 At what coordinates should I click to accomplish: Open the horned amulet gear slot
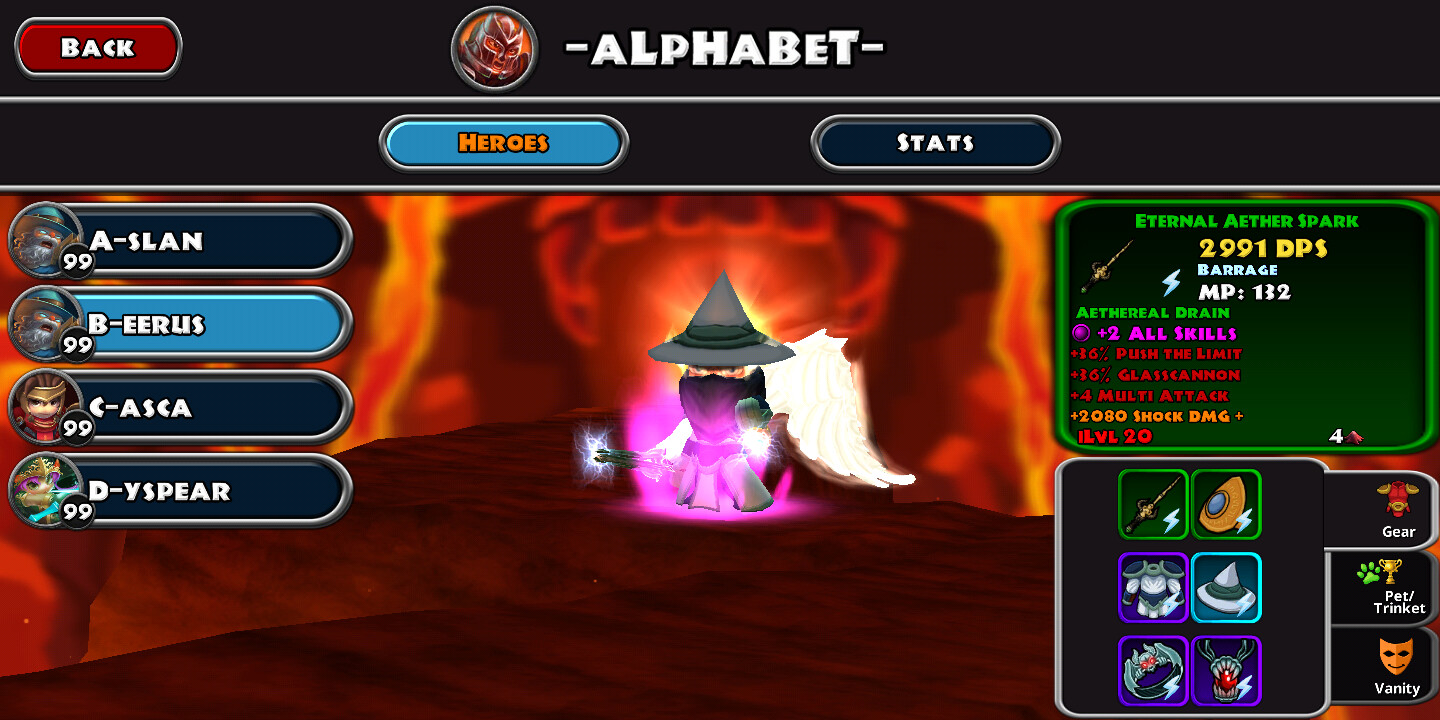click(x=1226, y=671)
